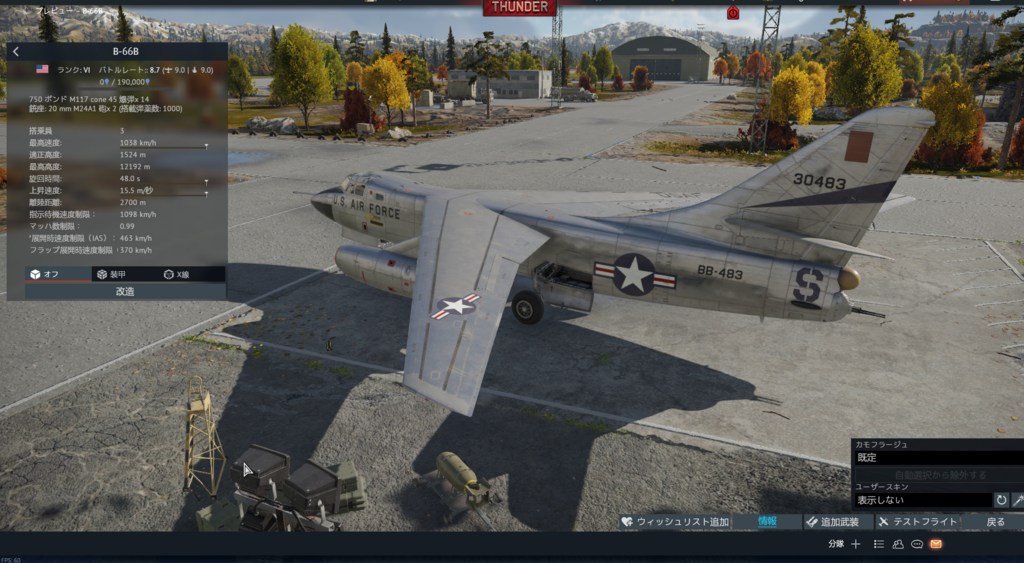The image size is (1024, 563).
Task: Open the list icon in bottom bar
Action: coord(879,544)
